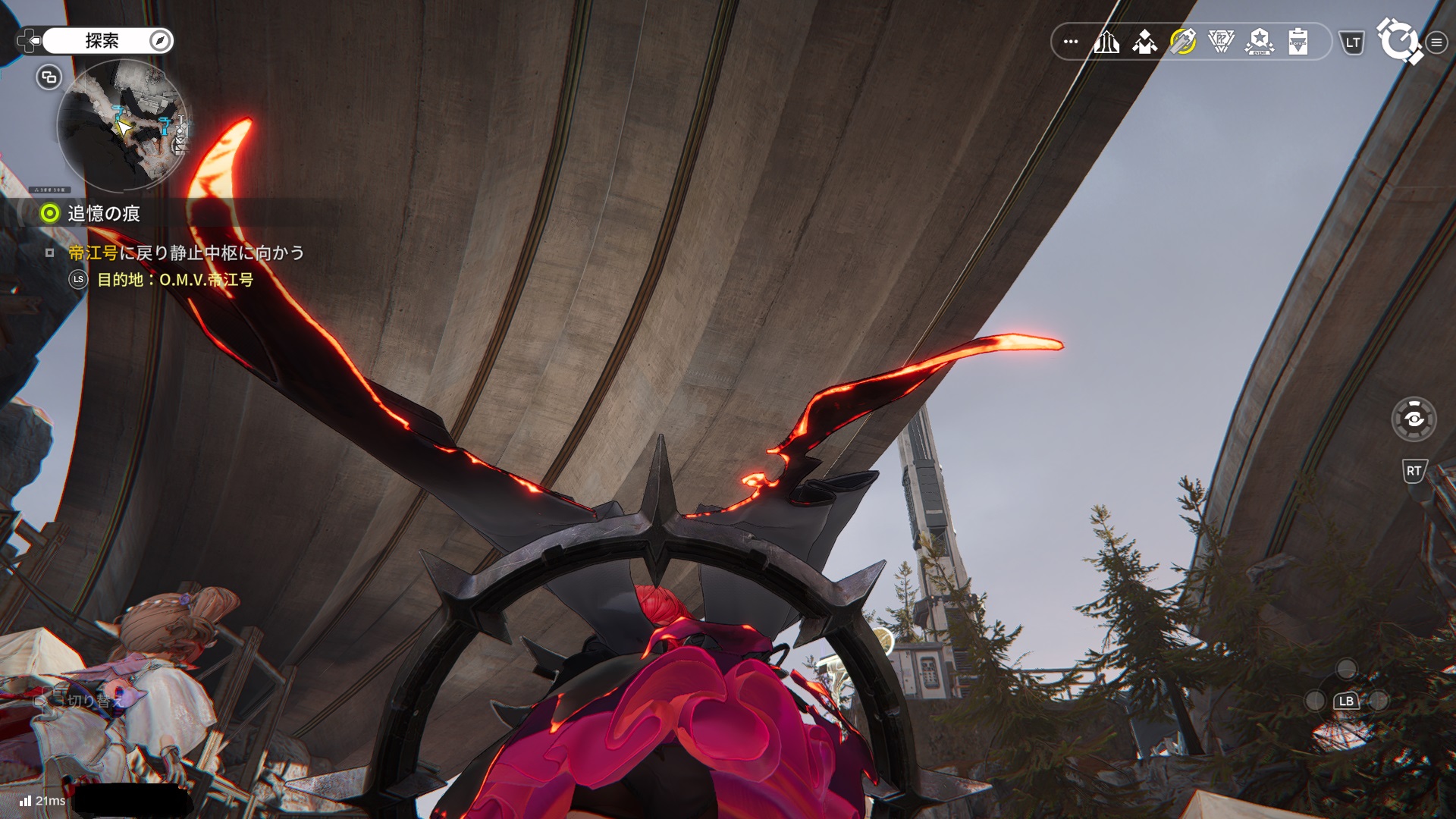Open the triangular emblem pass icon
Viewport: 1456px width, 819px height.
pyautogui.click(x=1221, y=42)
